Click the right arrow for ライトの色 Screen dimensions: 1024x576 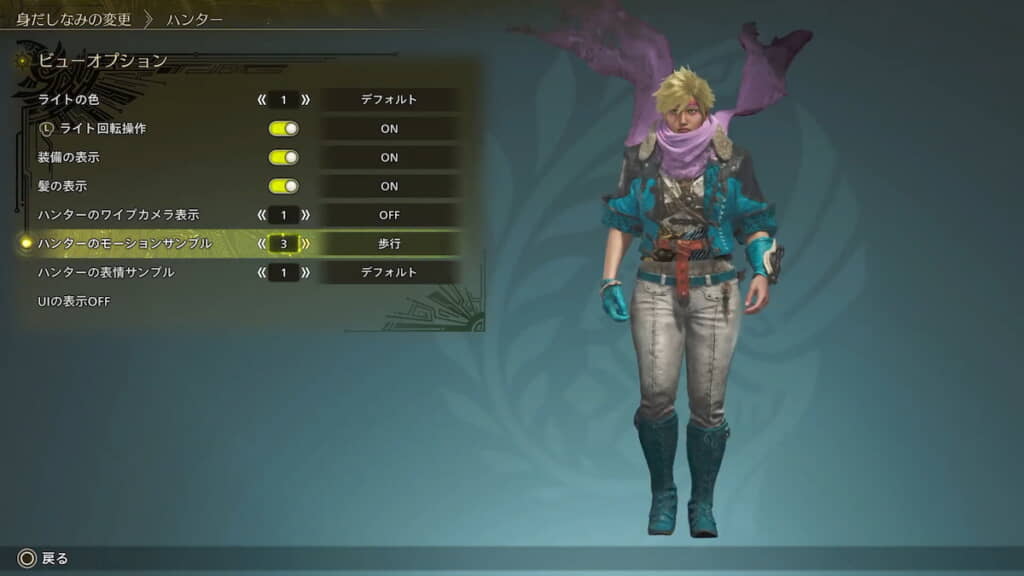pos(305,100)
